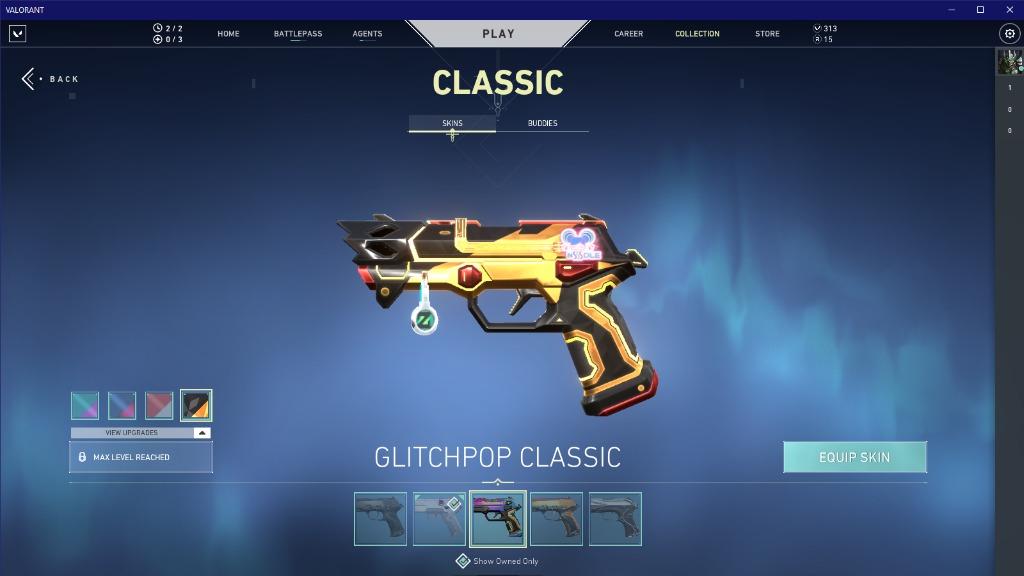Screen dimensions: 1024x576
Task: Toggle the Show Owned Only checkbox
Action: pos(463,561)
